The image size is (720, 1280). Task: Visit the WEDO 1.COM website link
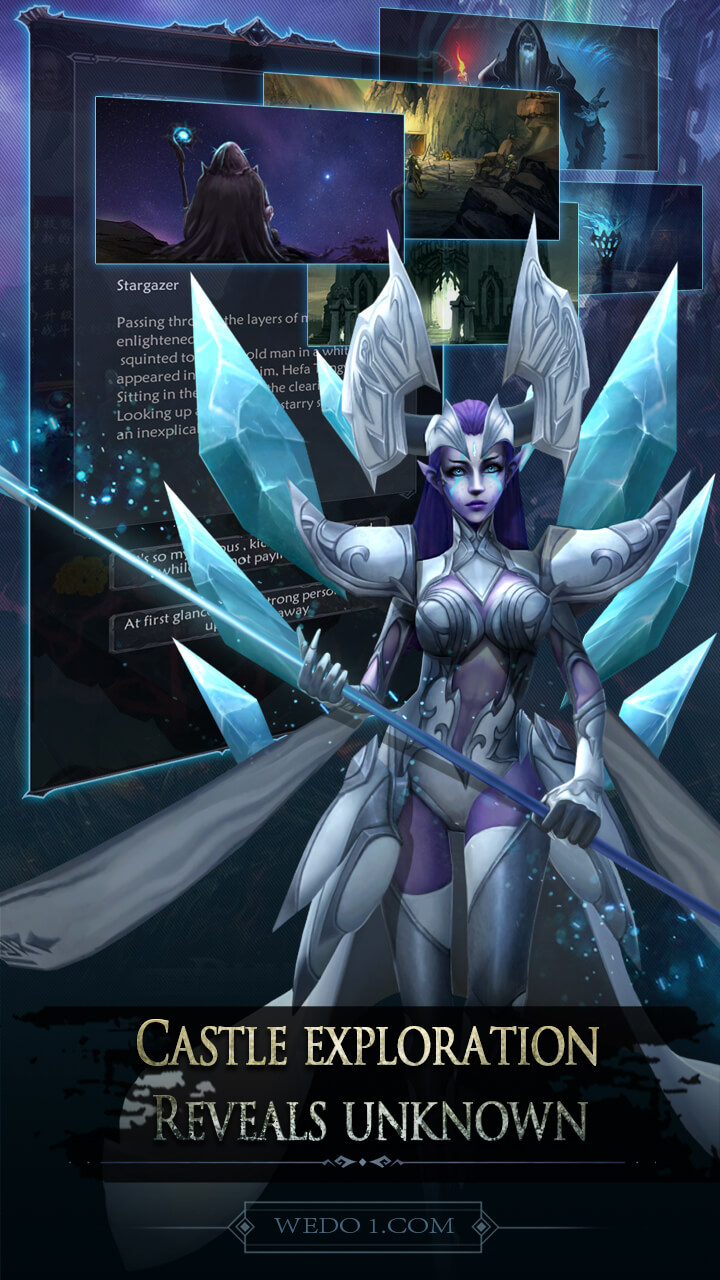pyautogui.click(x=364, y=1225)
